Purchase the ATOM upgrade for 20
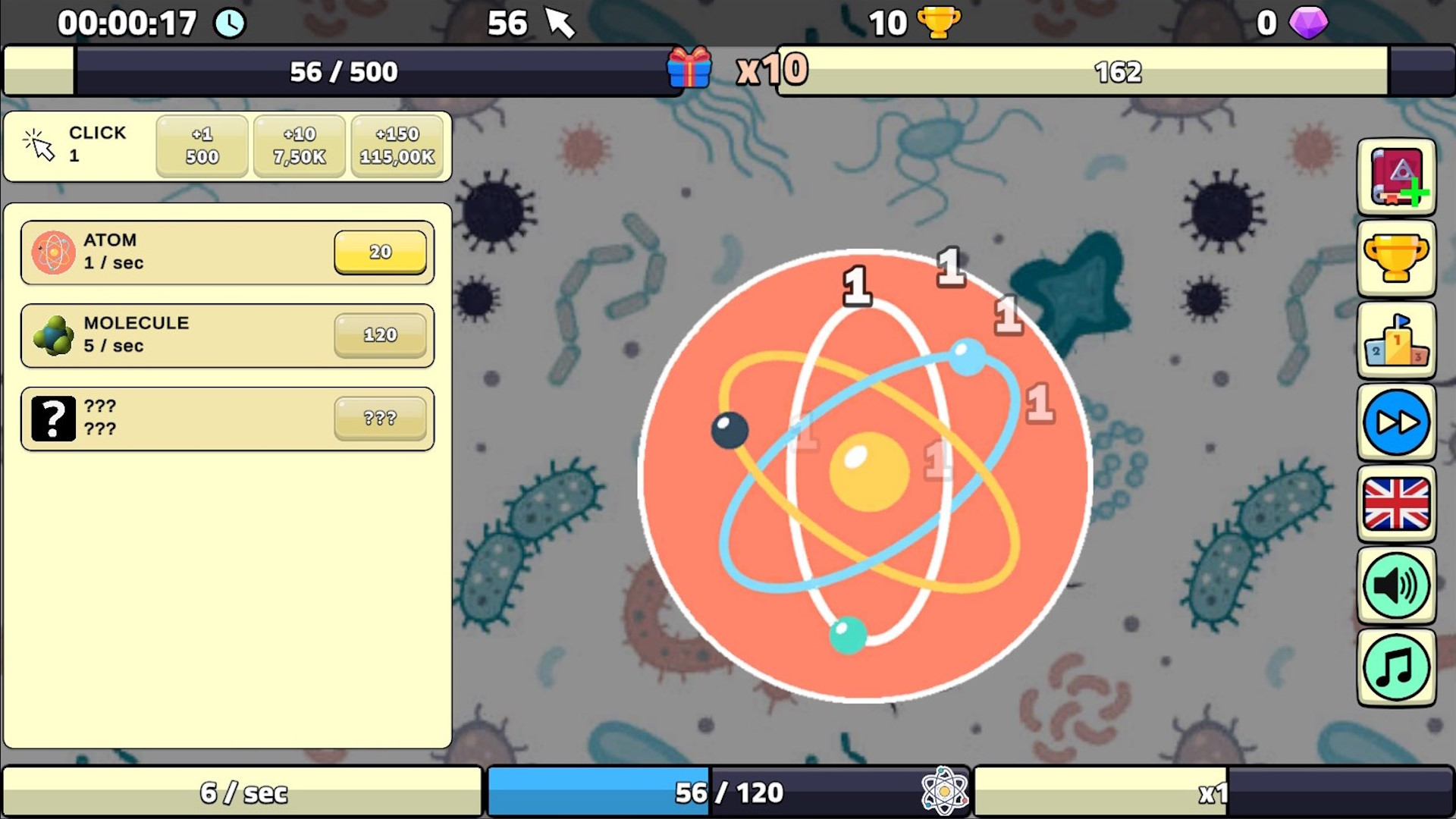This screenshot has width=1456, height=819. click(380, 251)
